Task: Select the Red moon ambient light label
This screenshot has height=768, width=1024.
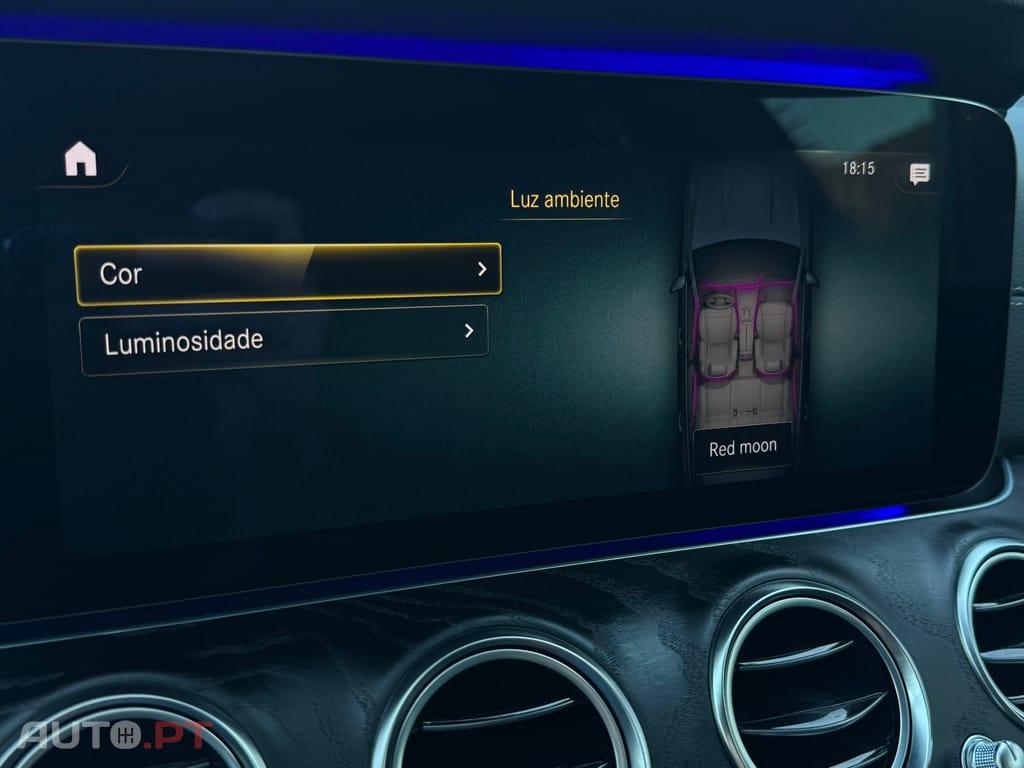Action: pos(742,448)
